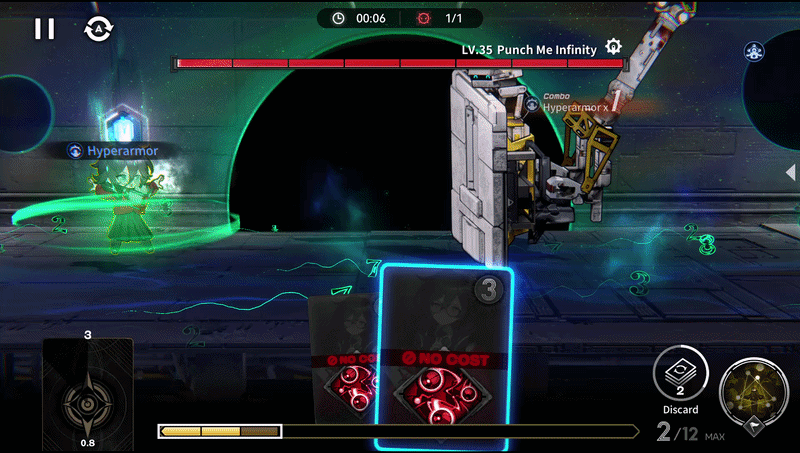This screenshot has height=453, width=800.
Task: Pause the battle
Action: [44, 29]
